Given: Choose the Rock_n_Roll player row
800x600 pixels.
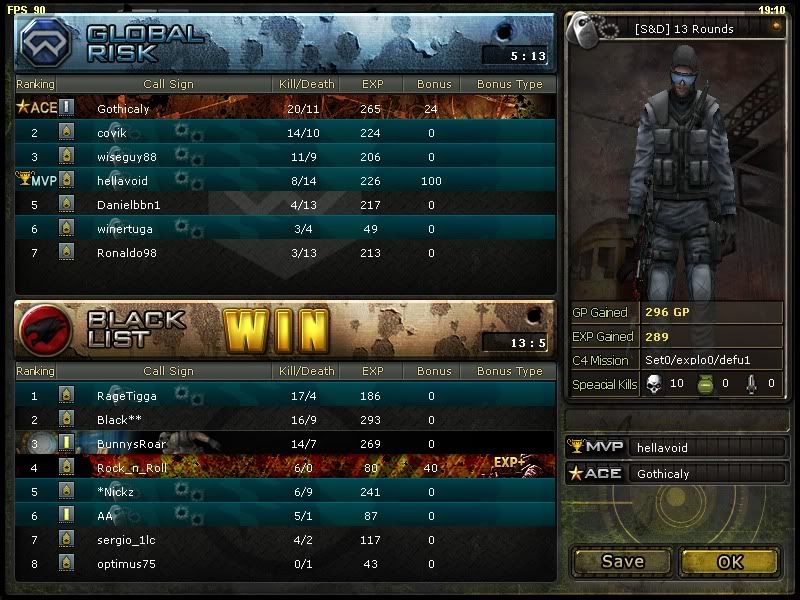Looking at the screenshot, I should tap(284, 468).
